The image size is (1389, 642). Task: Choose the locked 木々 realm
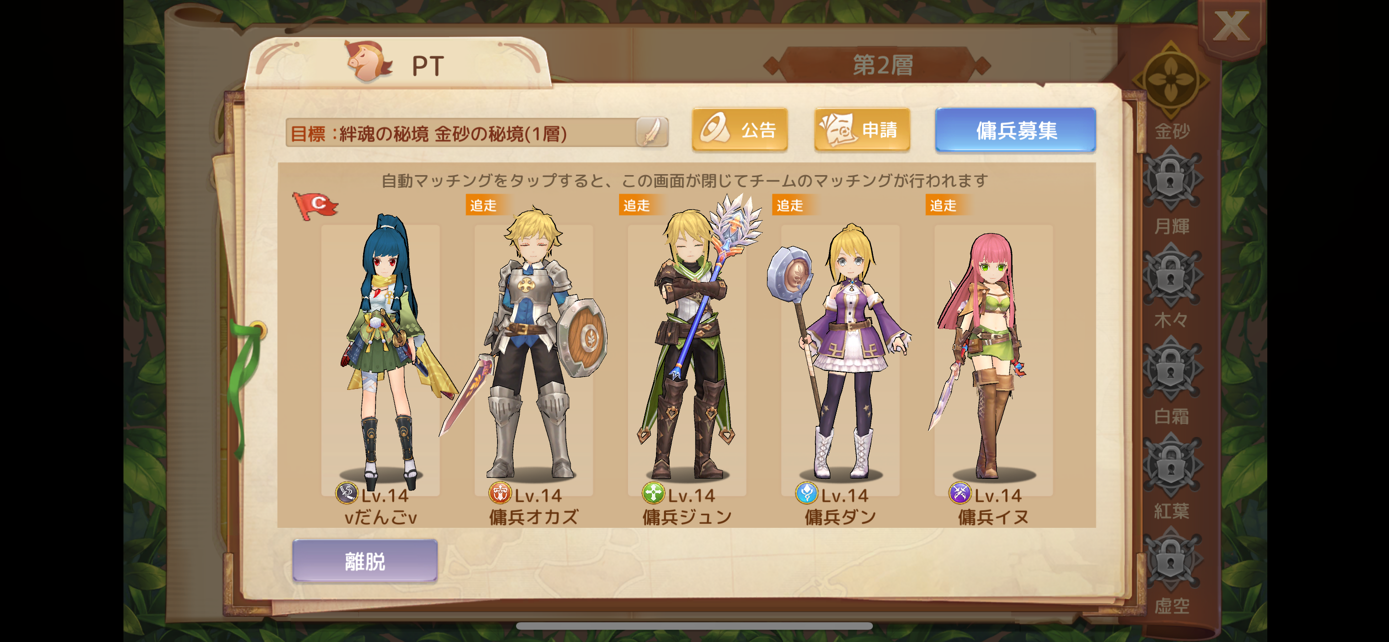(1171, 274)
